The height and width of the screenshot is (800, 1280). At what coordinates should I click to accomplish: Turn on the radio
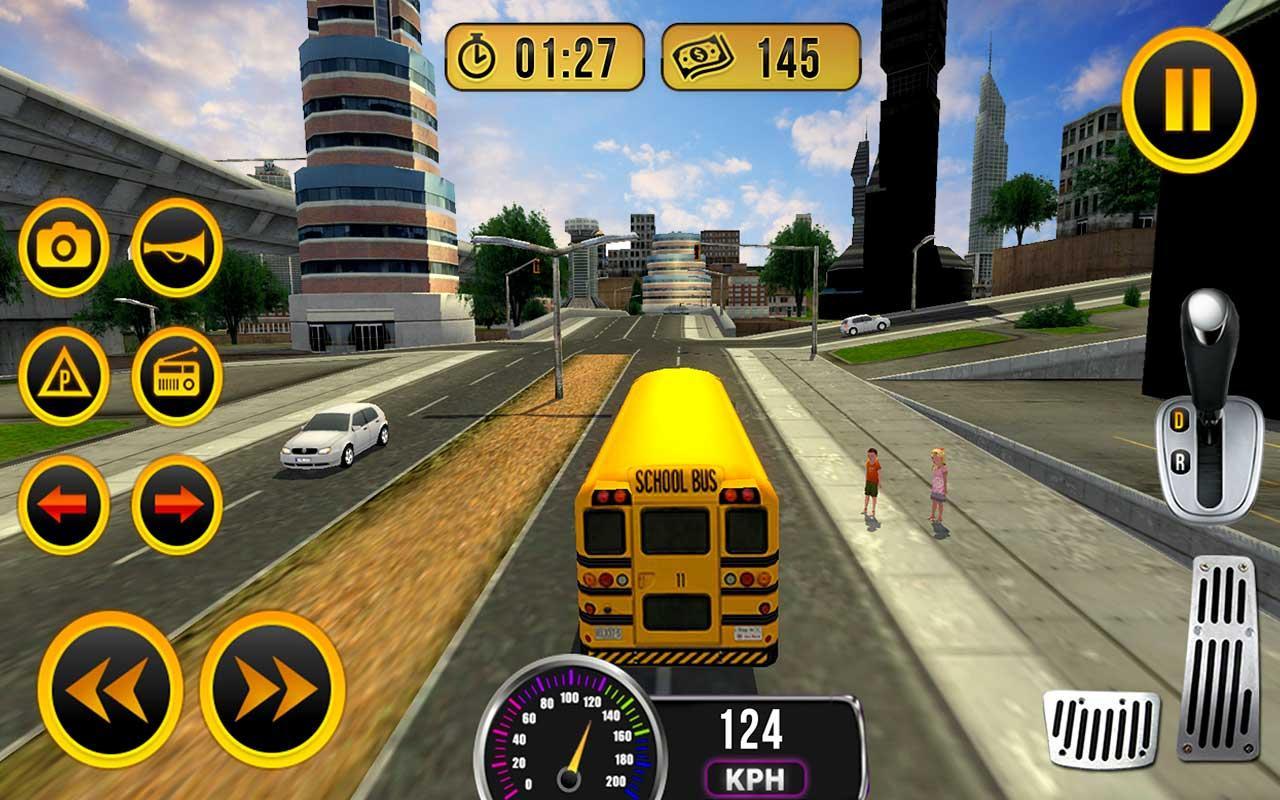(177, 376)
